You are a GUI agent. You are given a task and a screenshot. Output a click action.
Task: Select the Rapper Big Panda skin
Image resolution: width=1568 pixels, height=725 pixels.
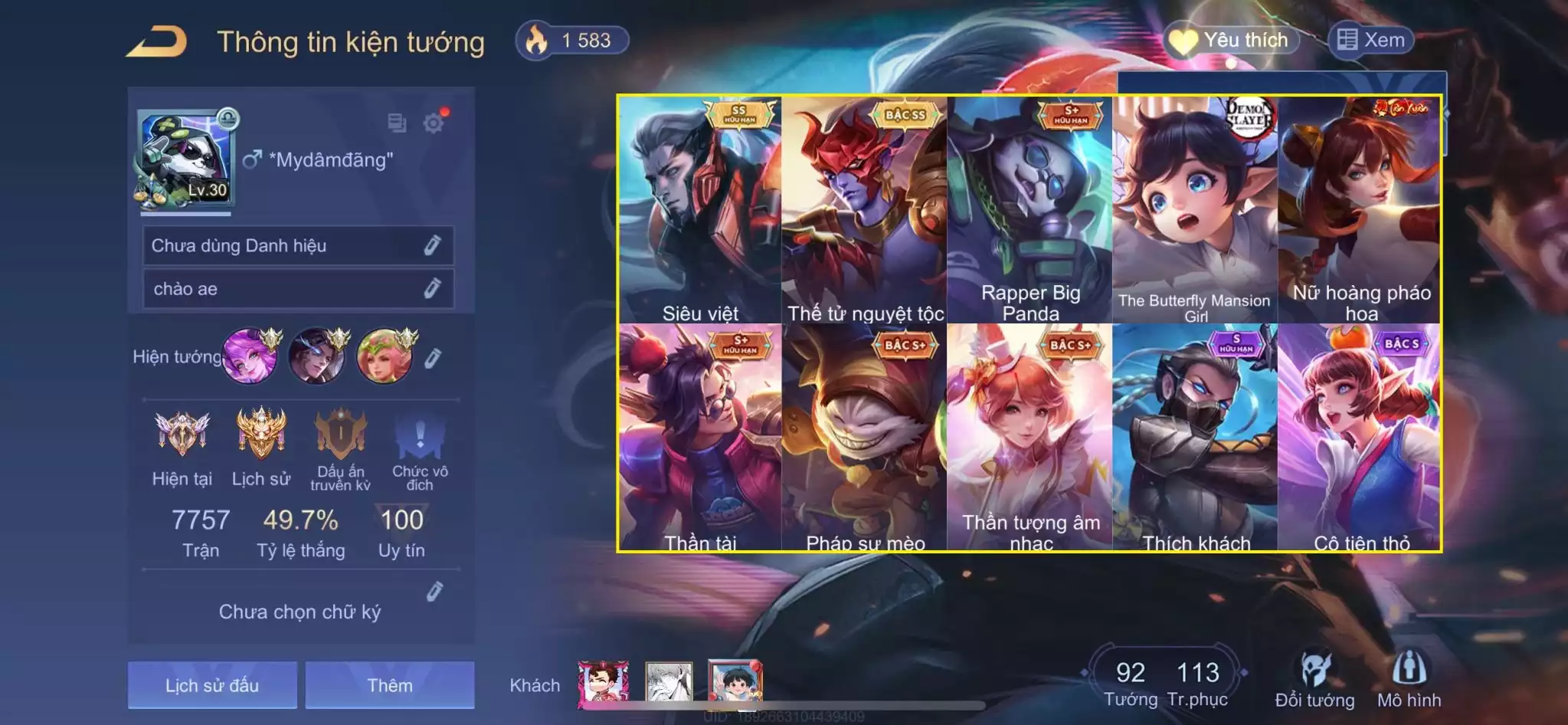click(x=1030, y=210)
